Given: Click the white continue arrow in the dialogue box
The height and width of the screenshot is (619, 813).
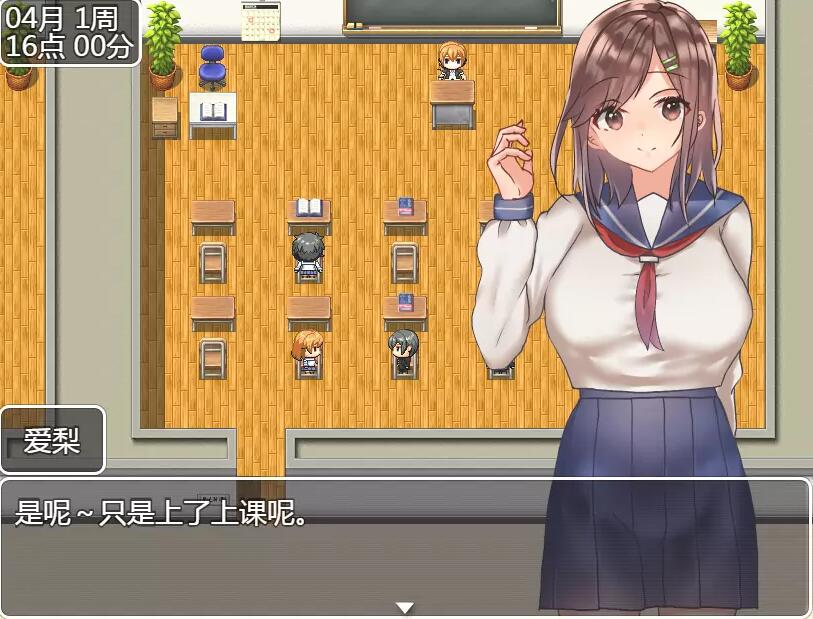Looking at the screenshot, I should [x=404, y=607].
